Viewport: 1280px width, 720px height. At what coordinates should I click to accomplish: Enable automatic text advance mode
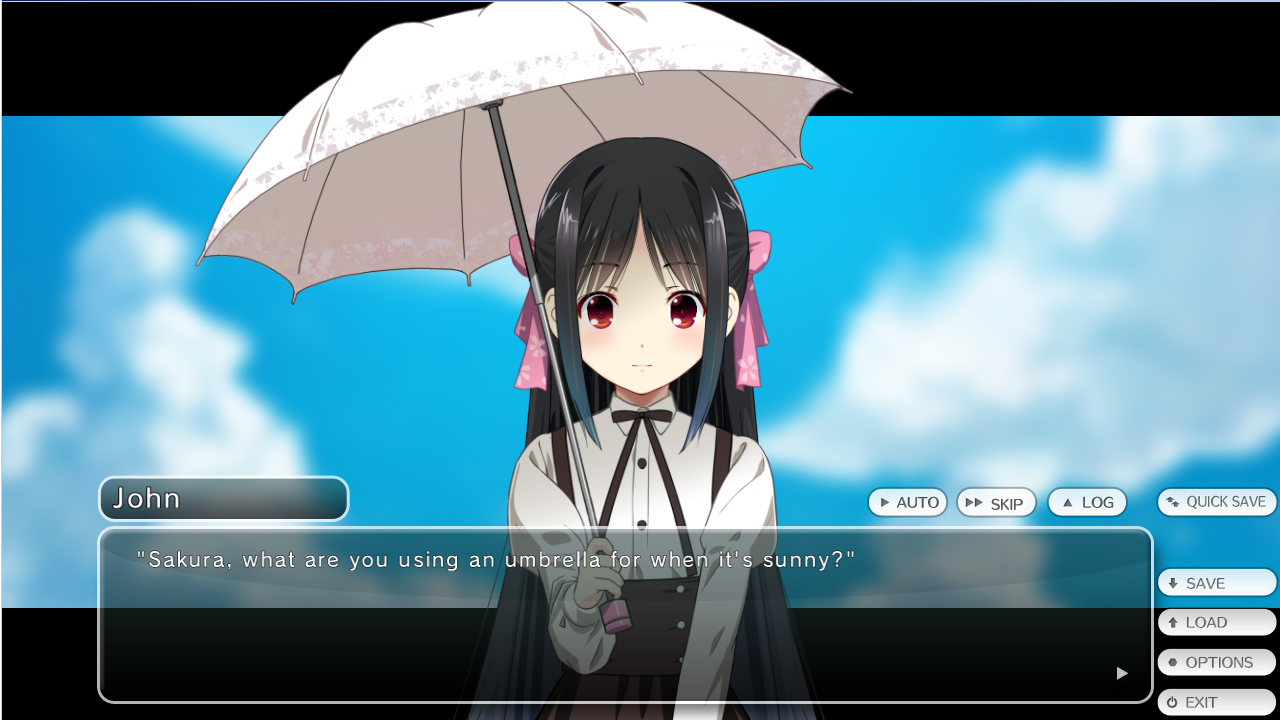pyautogui.click(x=907, y=502)
